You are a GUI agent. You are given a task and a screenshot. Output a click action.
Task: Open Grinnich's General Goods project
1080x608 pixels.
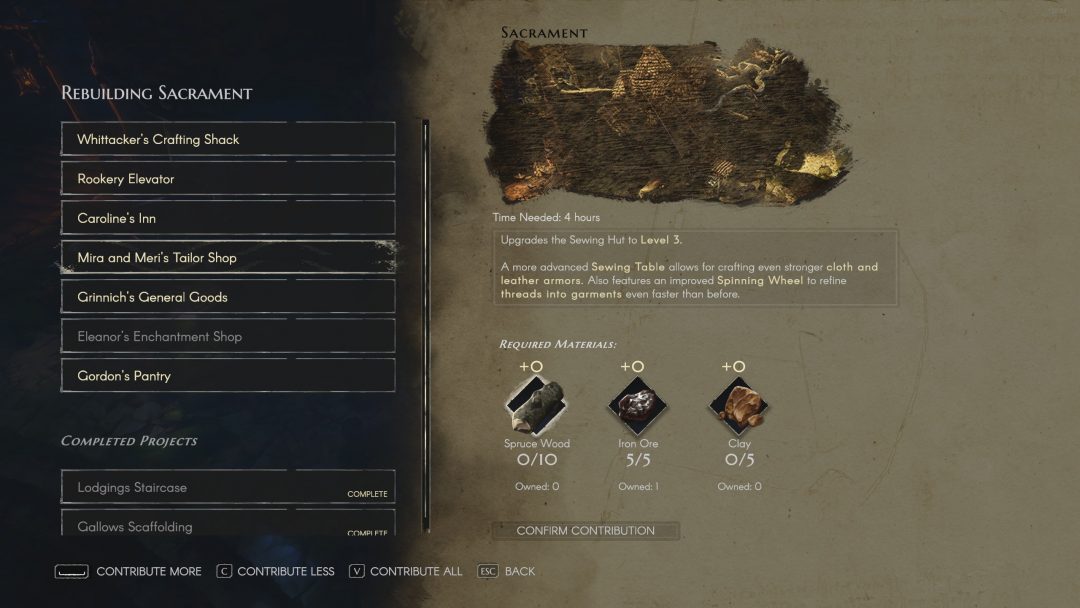tap(228, 297)
